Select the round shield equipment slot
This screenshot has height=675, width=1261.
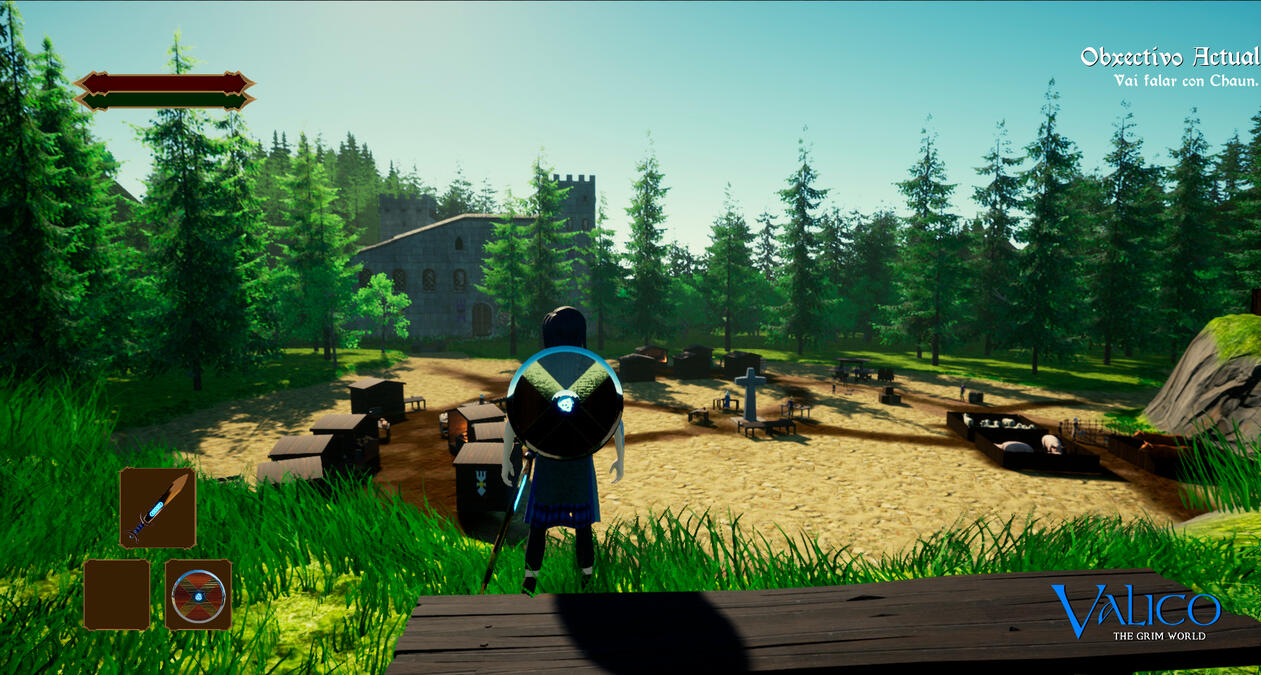(x=198, y=594)
